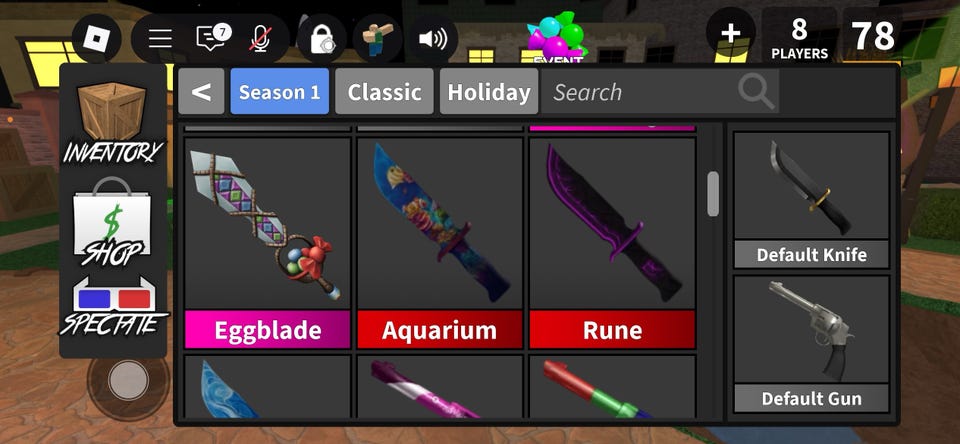Select the Aquarium knife
Screen dimensions: 960x444
pos(440,242)
